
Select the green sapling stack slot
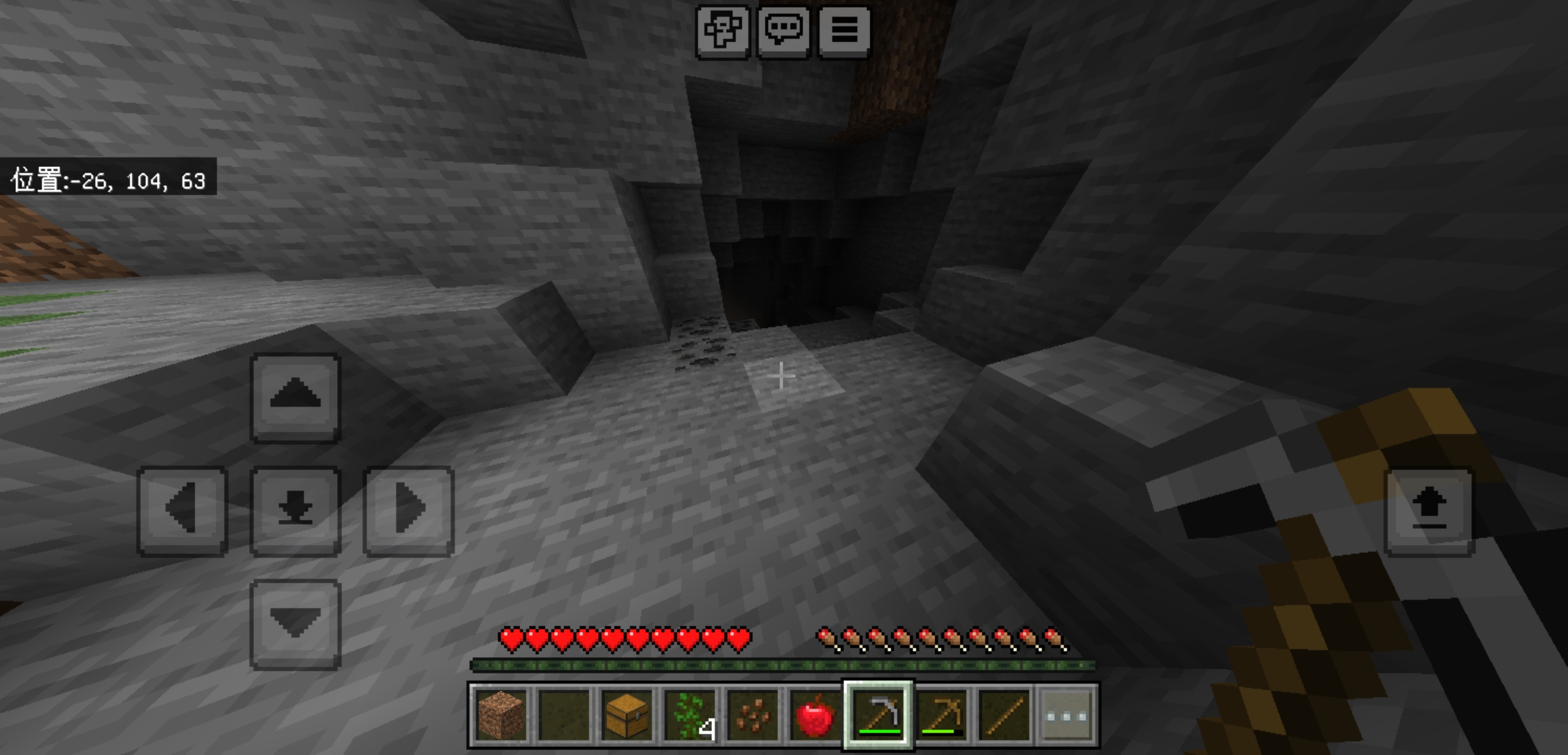690,715
